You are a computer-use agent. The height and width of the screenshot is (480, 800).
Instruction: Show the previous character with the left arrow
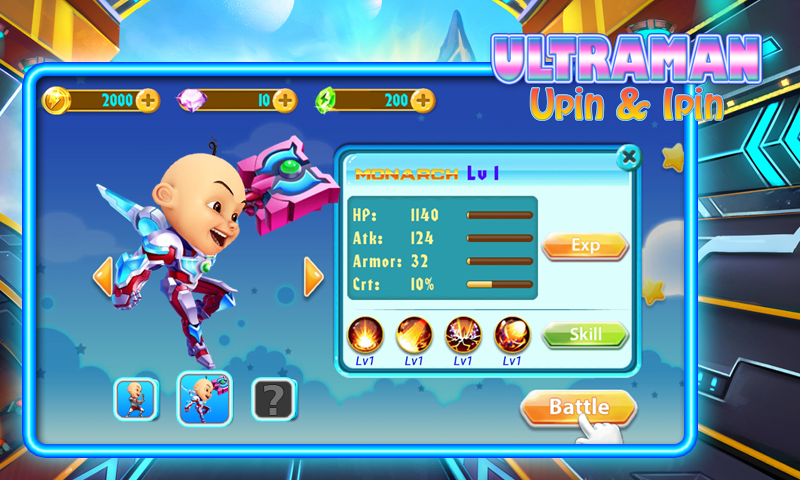[x=102, y=277]
